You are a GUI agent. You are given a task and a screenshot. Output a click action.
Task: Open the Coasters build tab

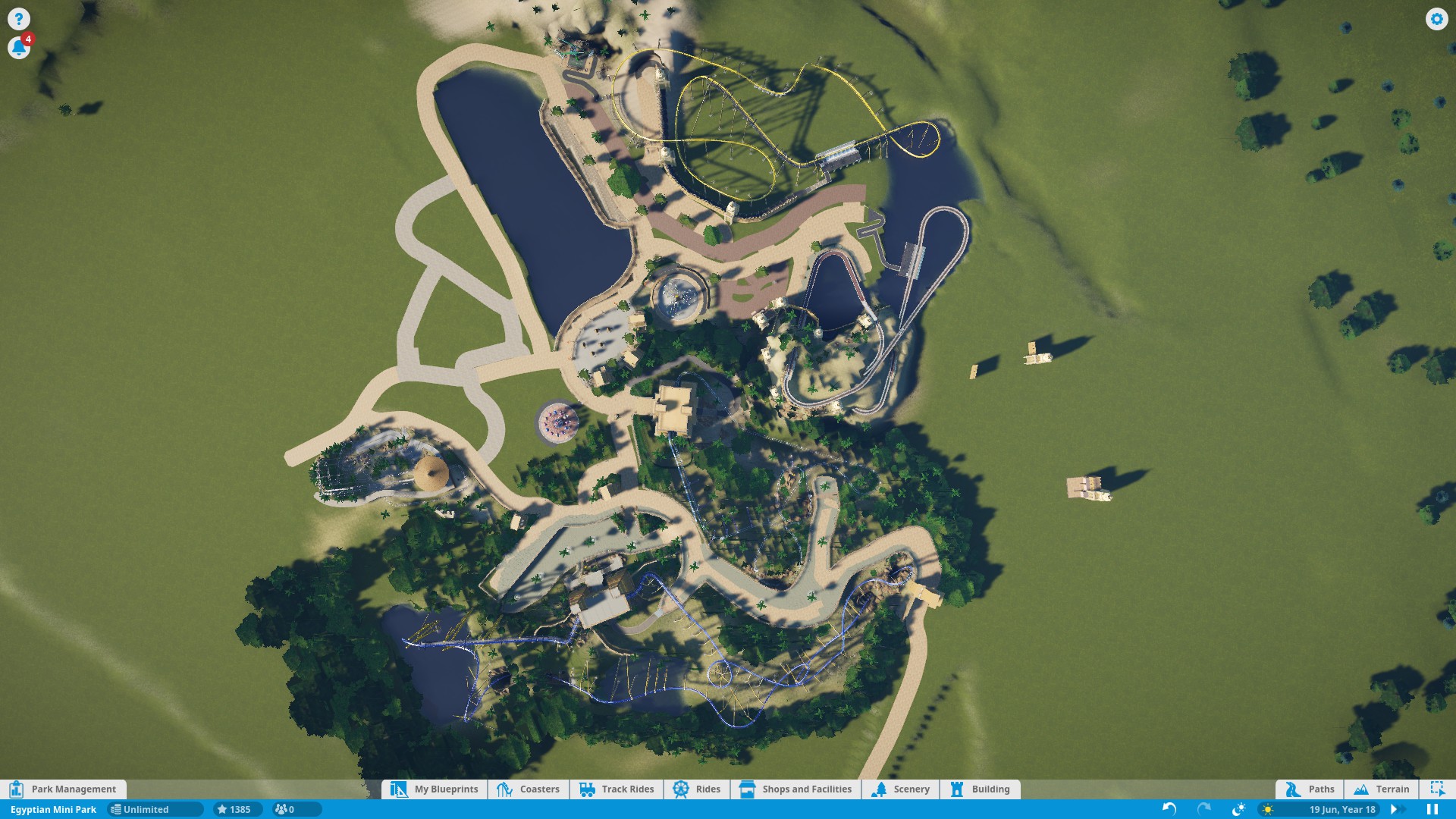point(529,789)
